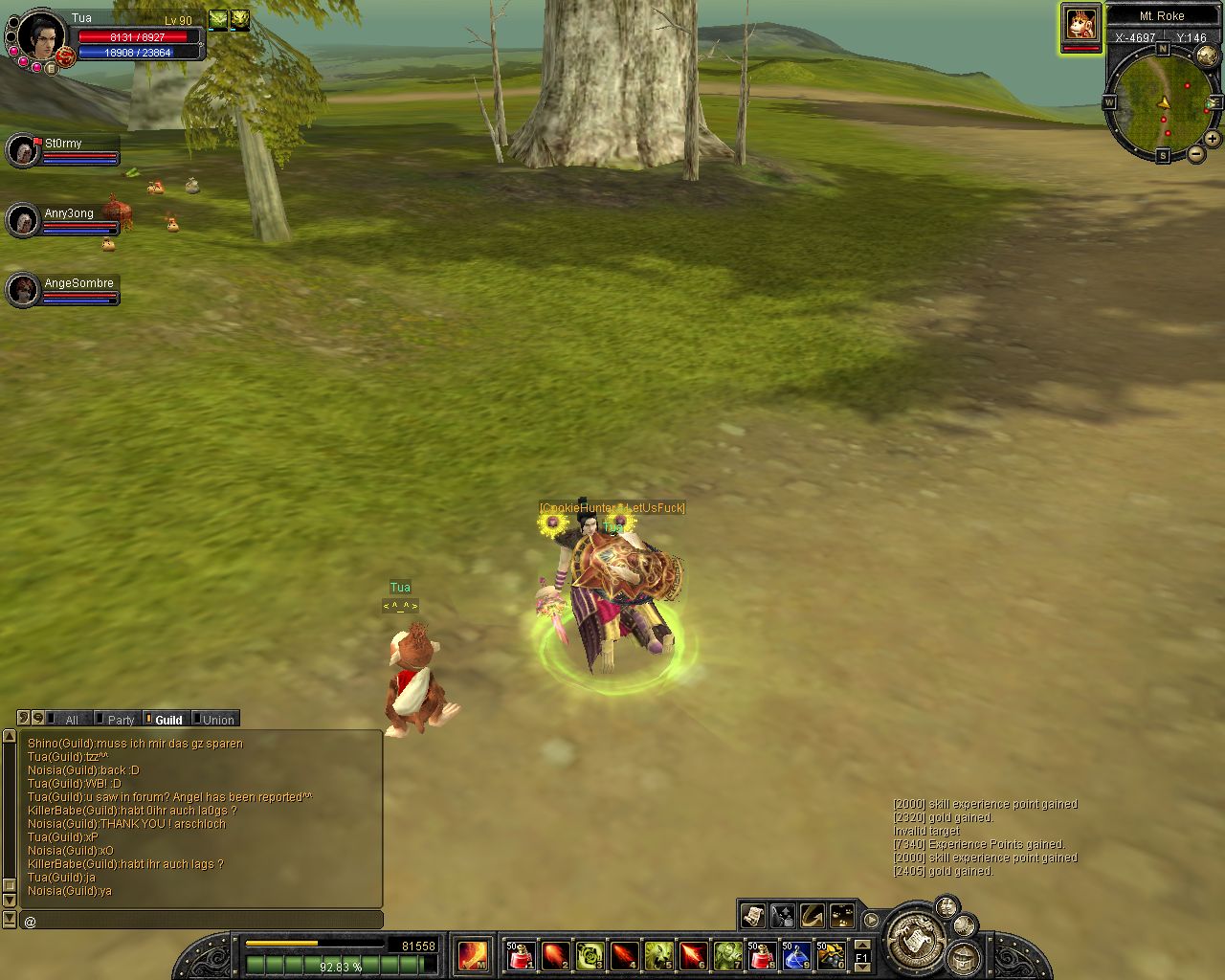Use the red potion in hotbar slot 1
1225x980 pixels.
(x=520, y=955)
